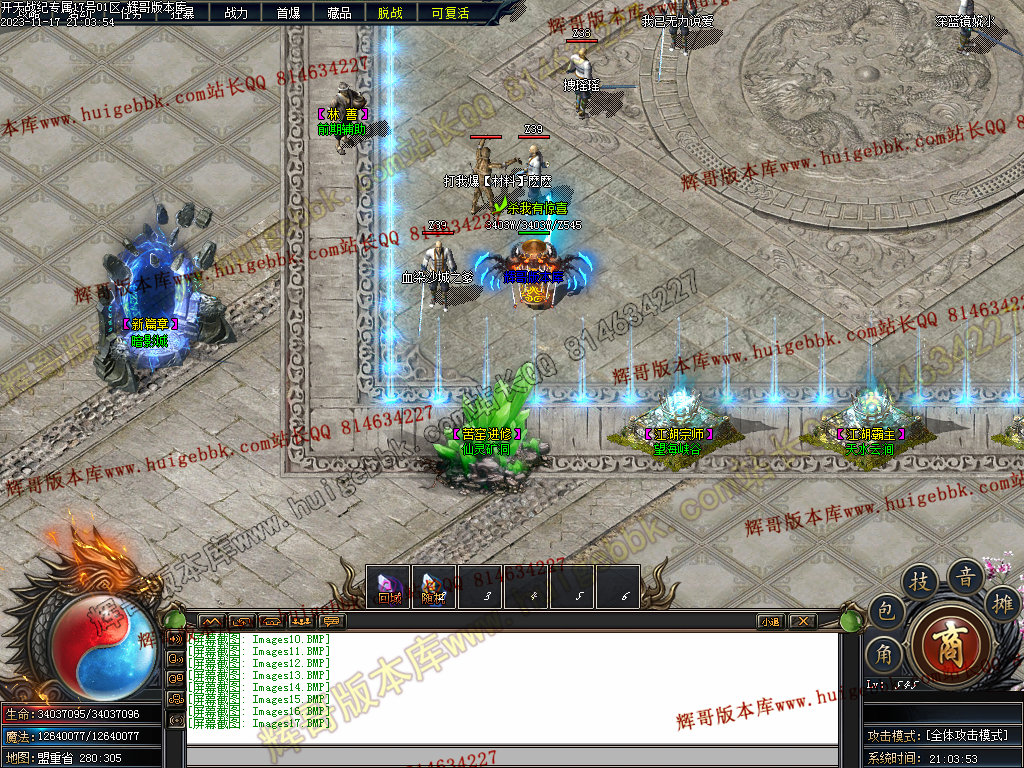Click the 小退 (log out) button
The height and width of the screenshot is (768, 1024).
[x=770, y=621]
